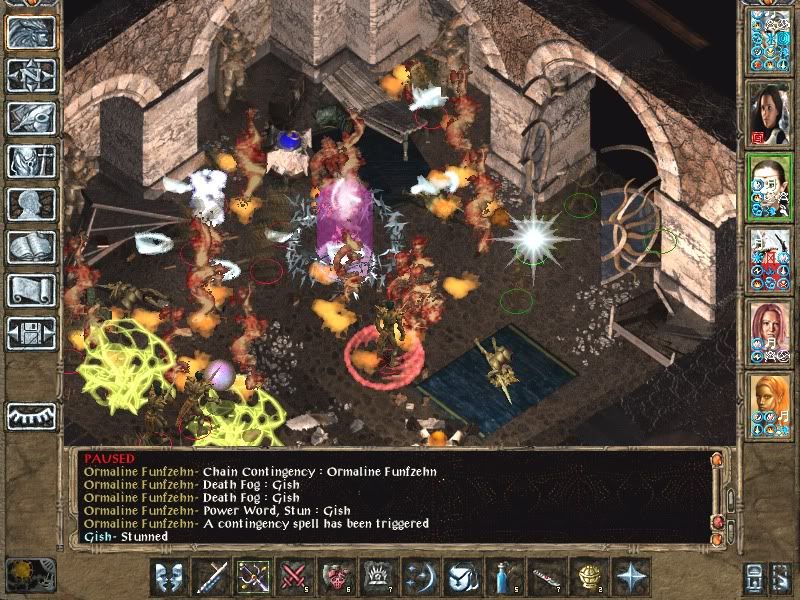Select the green-highlighted party portrait
The image size is (800, 600).
[769, 183]
